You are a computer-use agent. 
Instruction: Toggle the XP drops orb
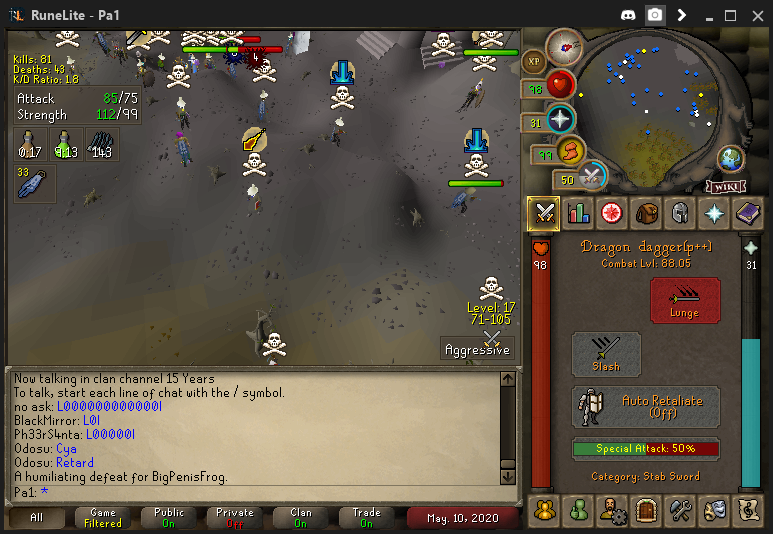(534, 61)
